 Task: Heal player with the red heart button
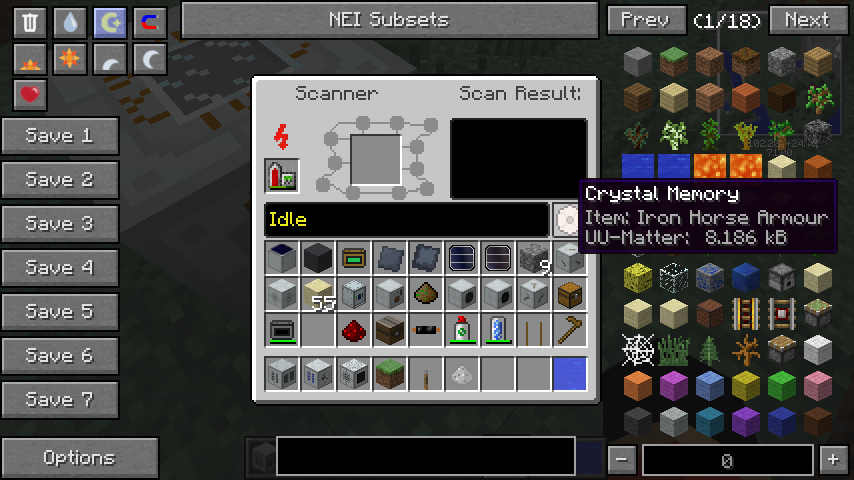pos(30,96)
